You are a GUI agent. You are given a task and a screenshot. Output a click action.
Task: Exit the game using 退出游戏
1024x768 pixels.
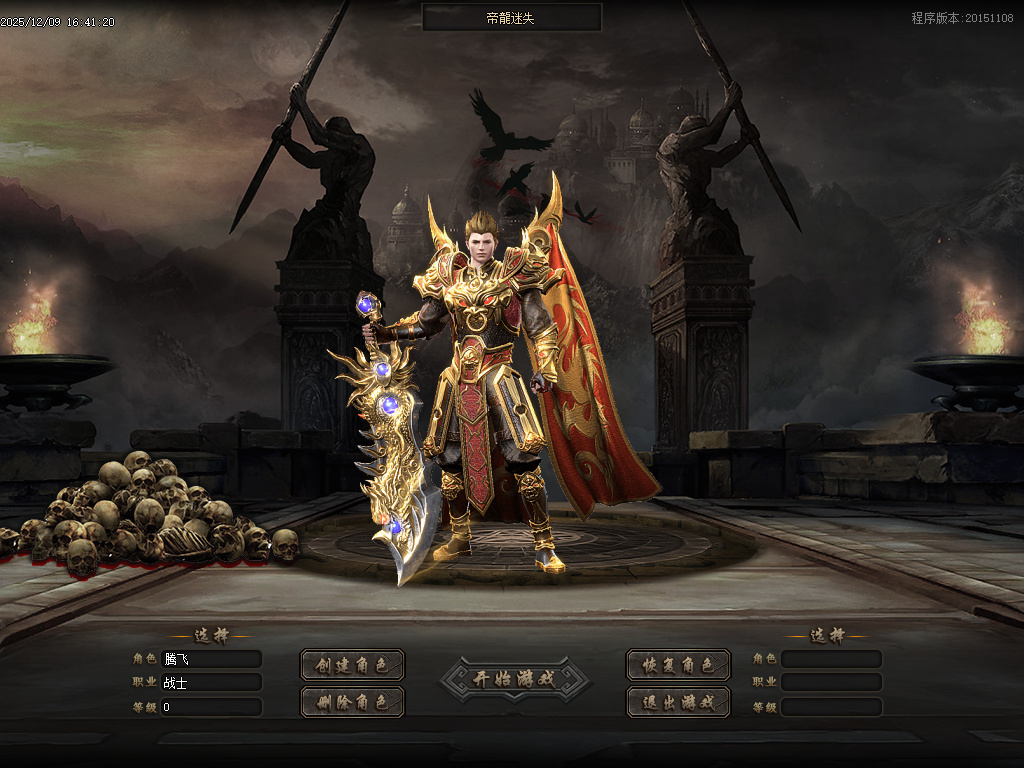pos(678,702)
